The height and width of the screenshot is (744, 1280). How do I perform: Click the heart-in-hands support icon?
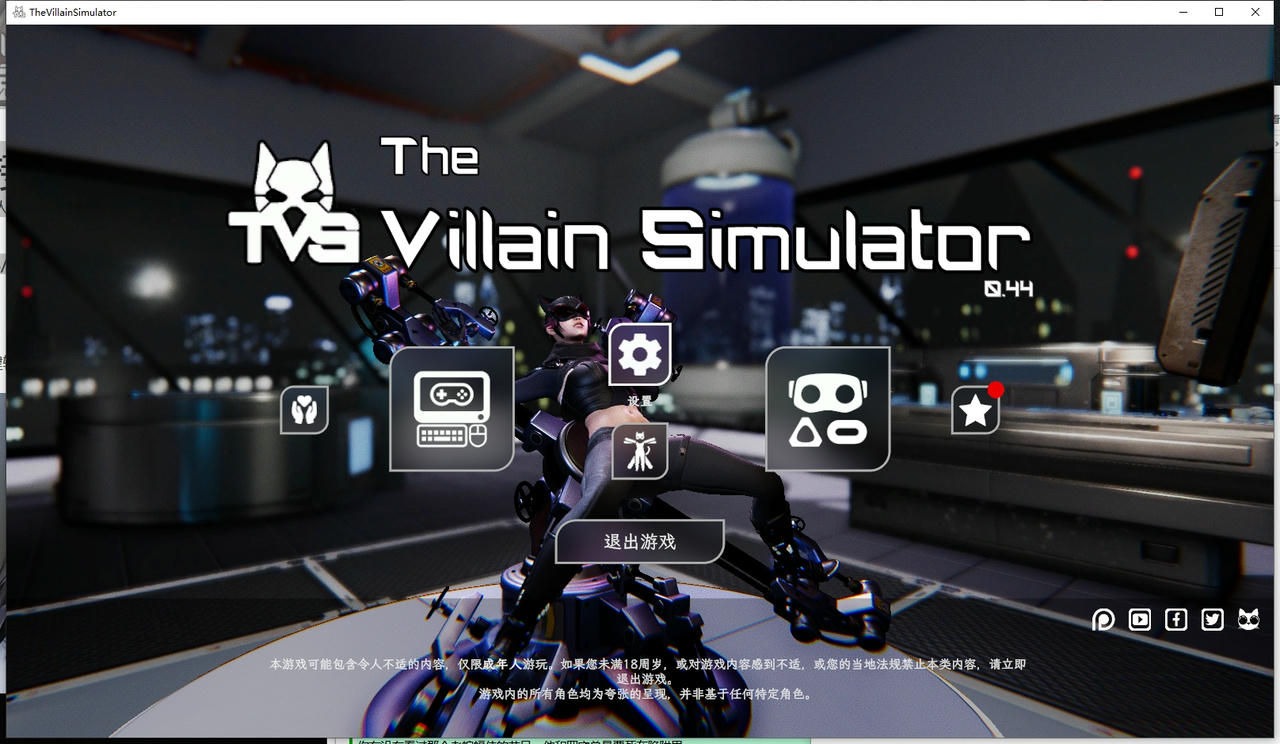304,410
